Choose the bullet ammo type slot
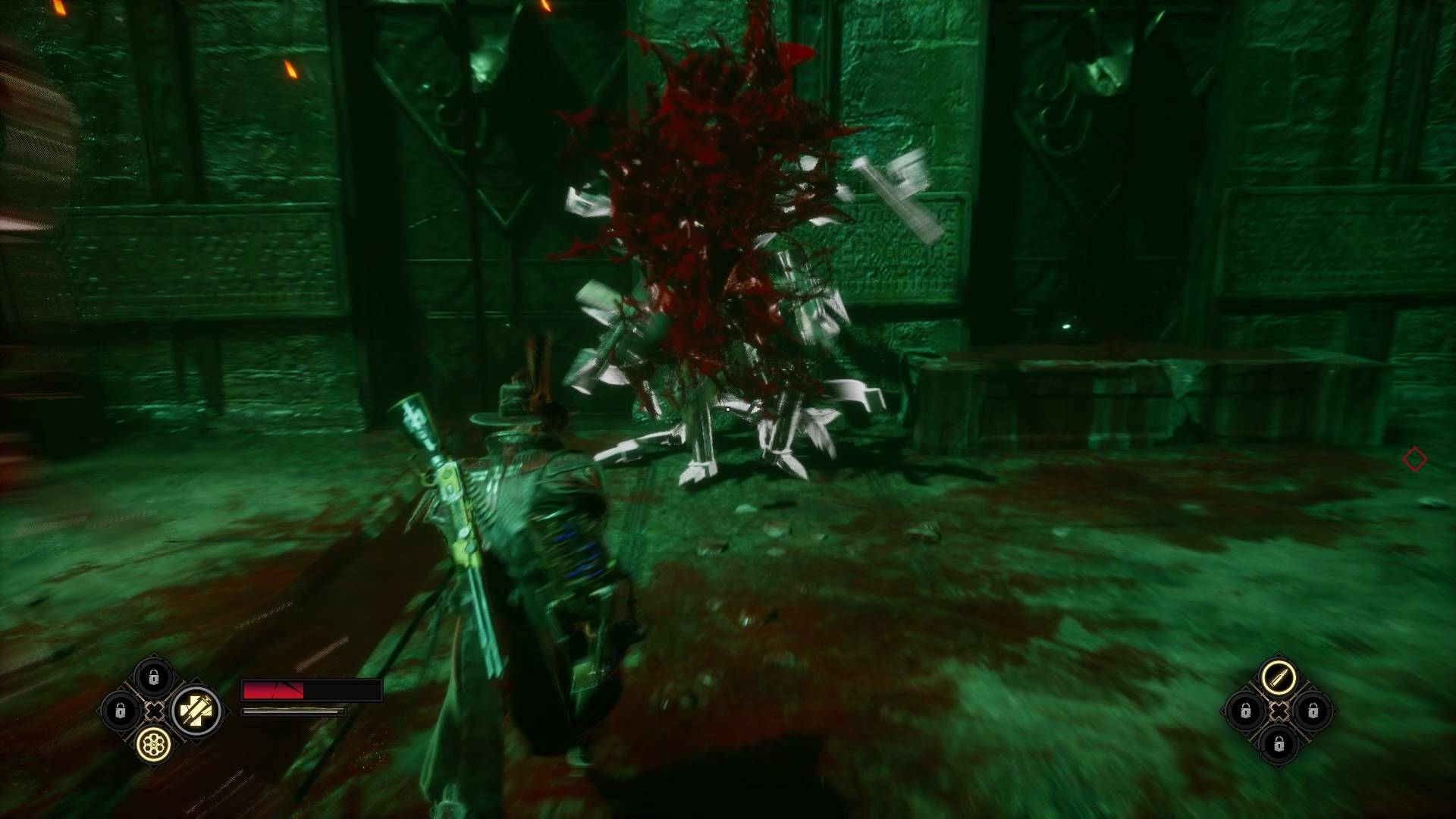 coord(1279,676)
